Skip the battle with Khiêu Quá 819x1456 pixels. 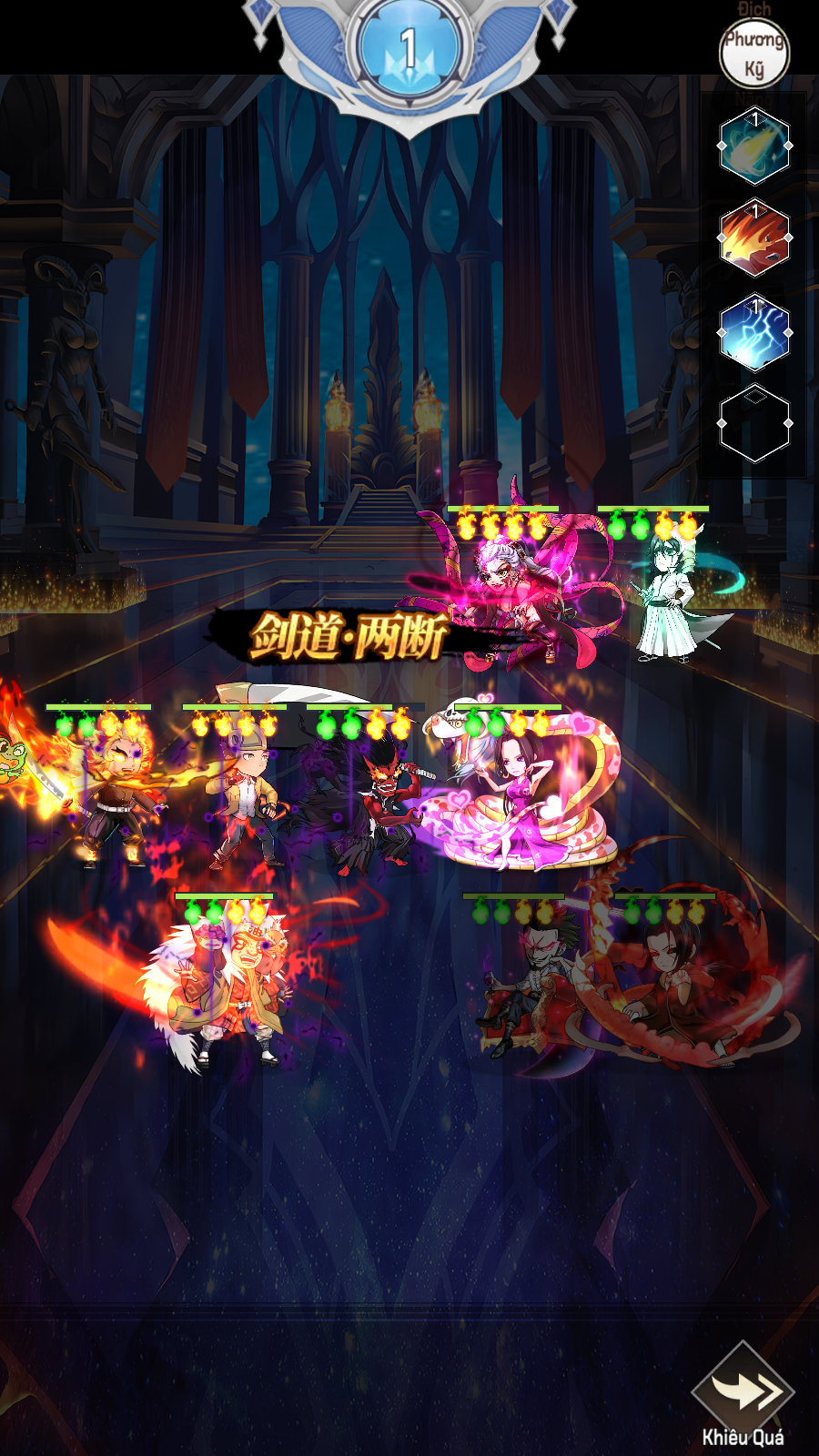click(x=743, y=1393)
